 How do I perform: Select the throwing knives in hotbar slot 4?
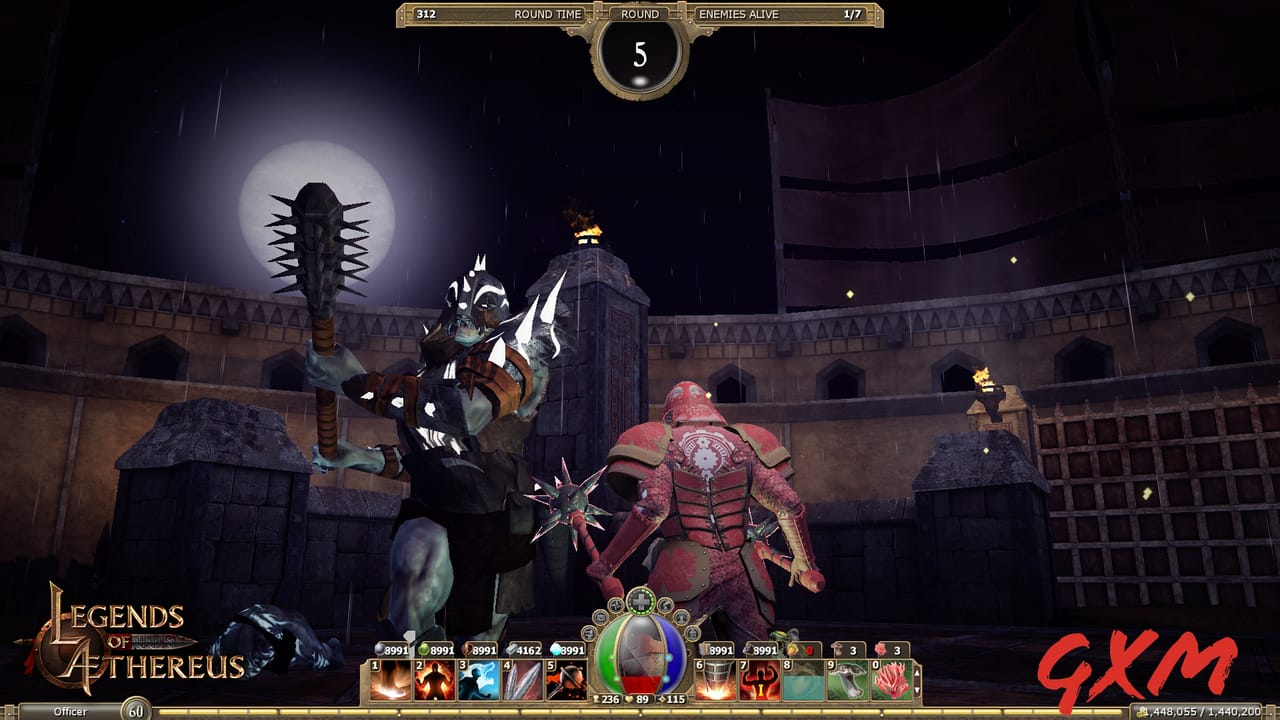tap(520, 679)
